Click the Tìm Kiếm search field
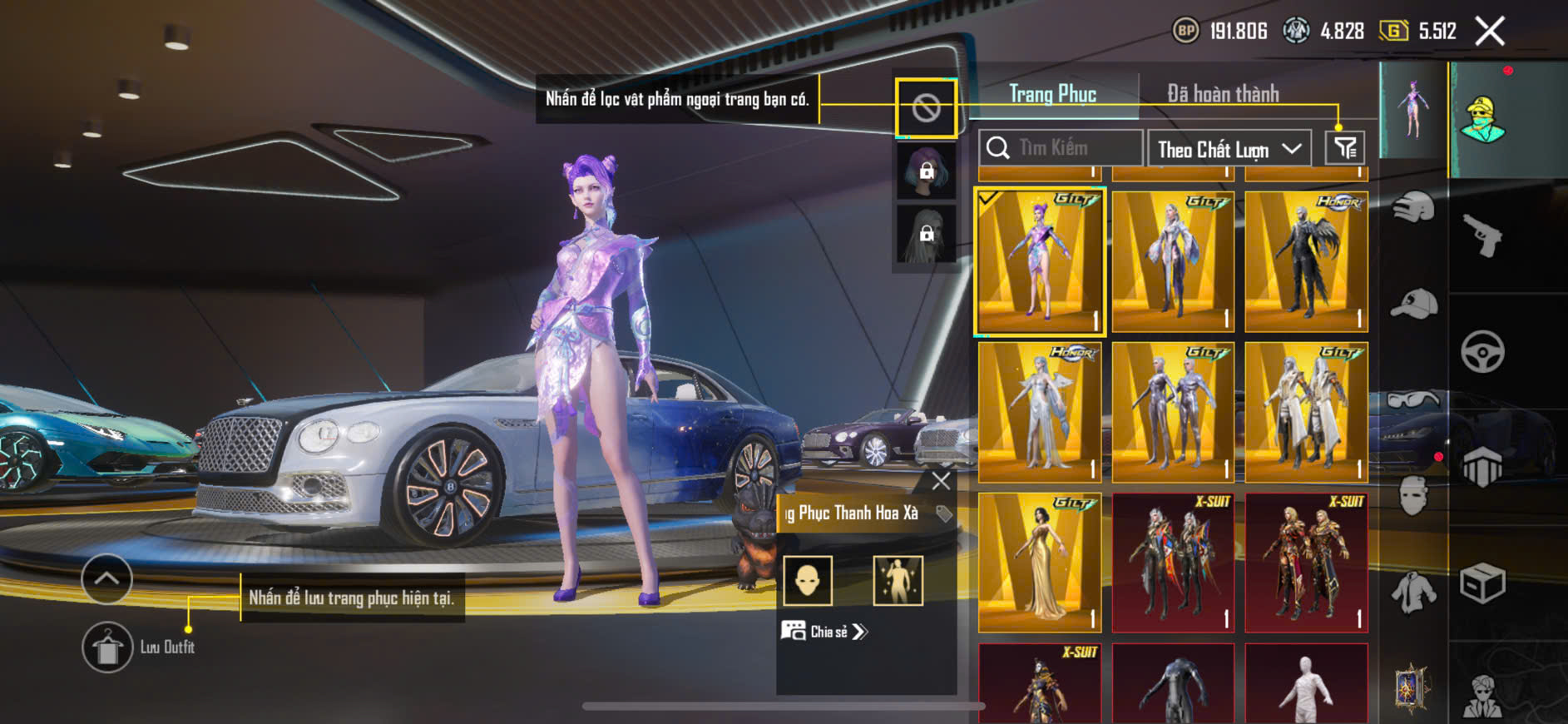 [x=1061, y=148]
